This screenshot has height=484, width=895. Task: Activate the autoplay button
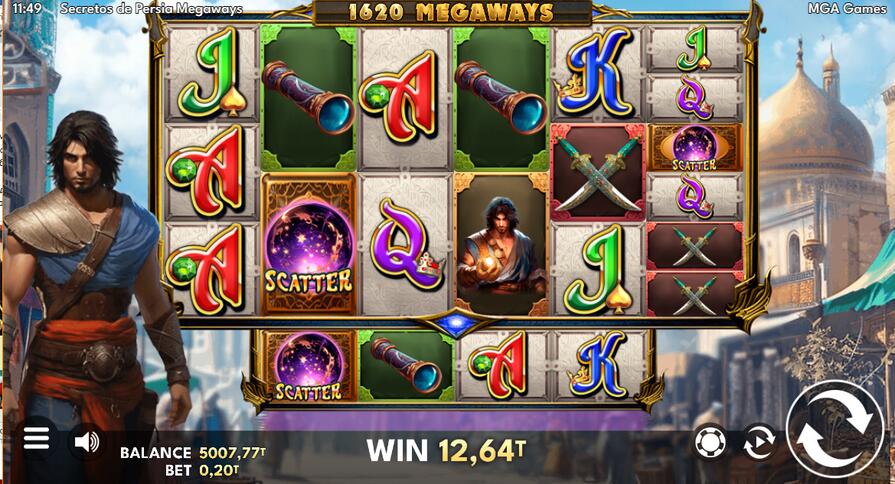(x=759, y=440)
